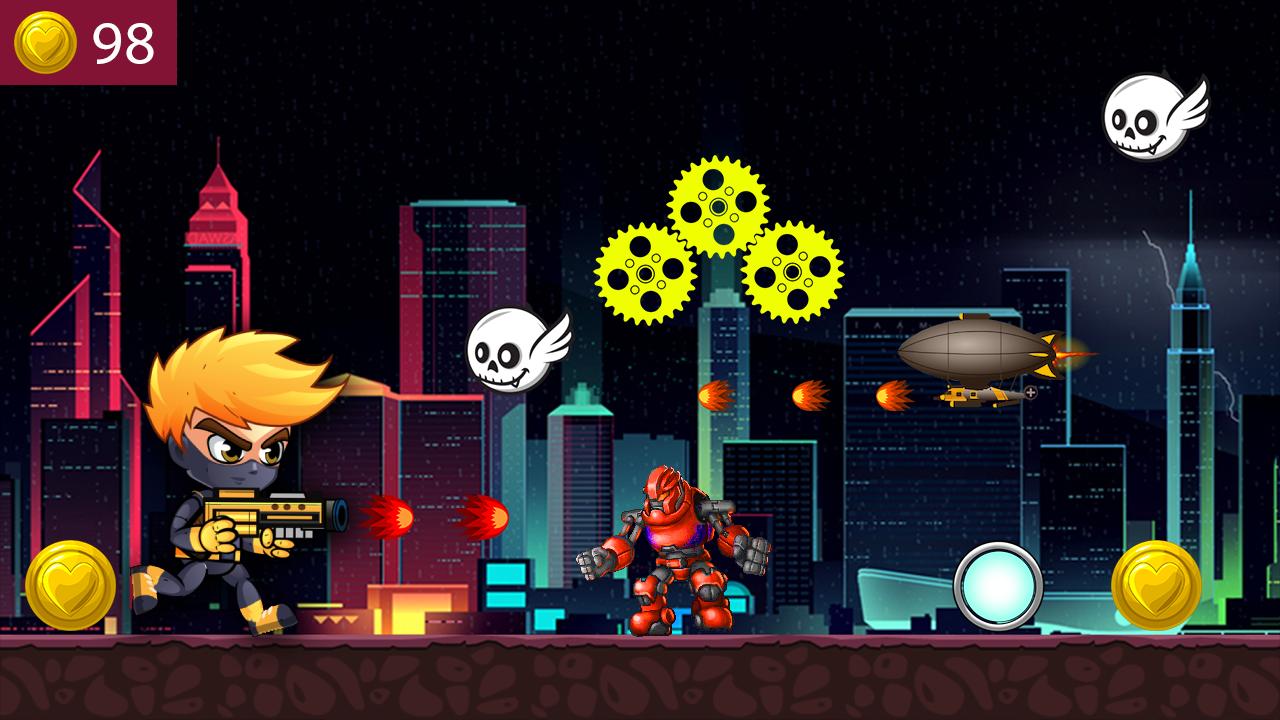Click the red robot boss enemy
The width and height of the screenshot is (1280, 720).
[x=680, y=555]
